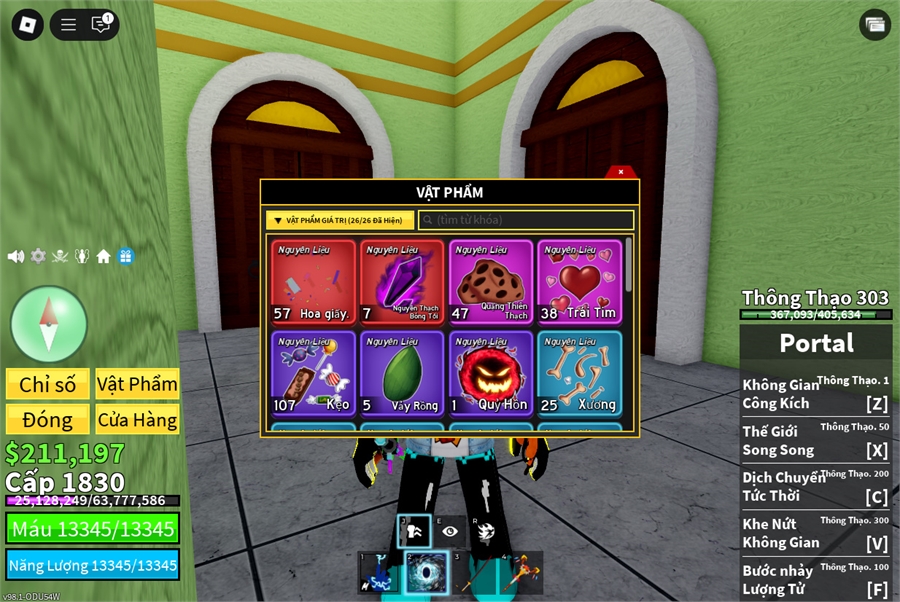The height and width of the screenshot is (602, 900).
Task: Open settings with the gear icon
Action: point(38,256)
